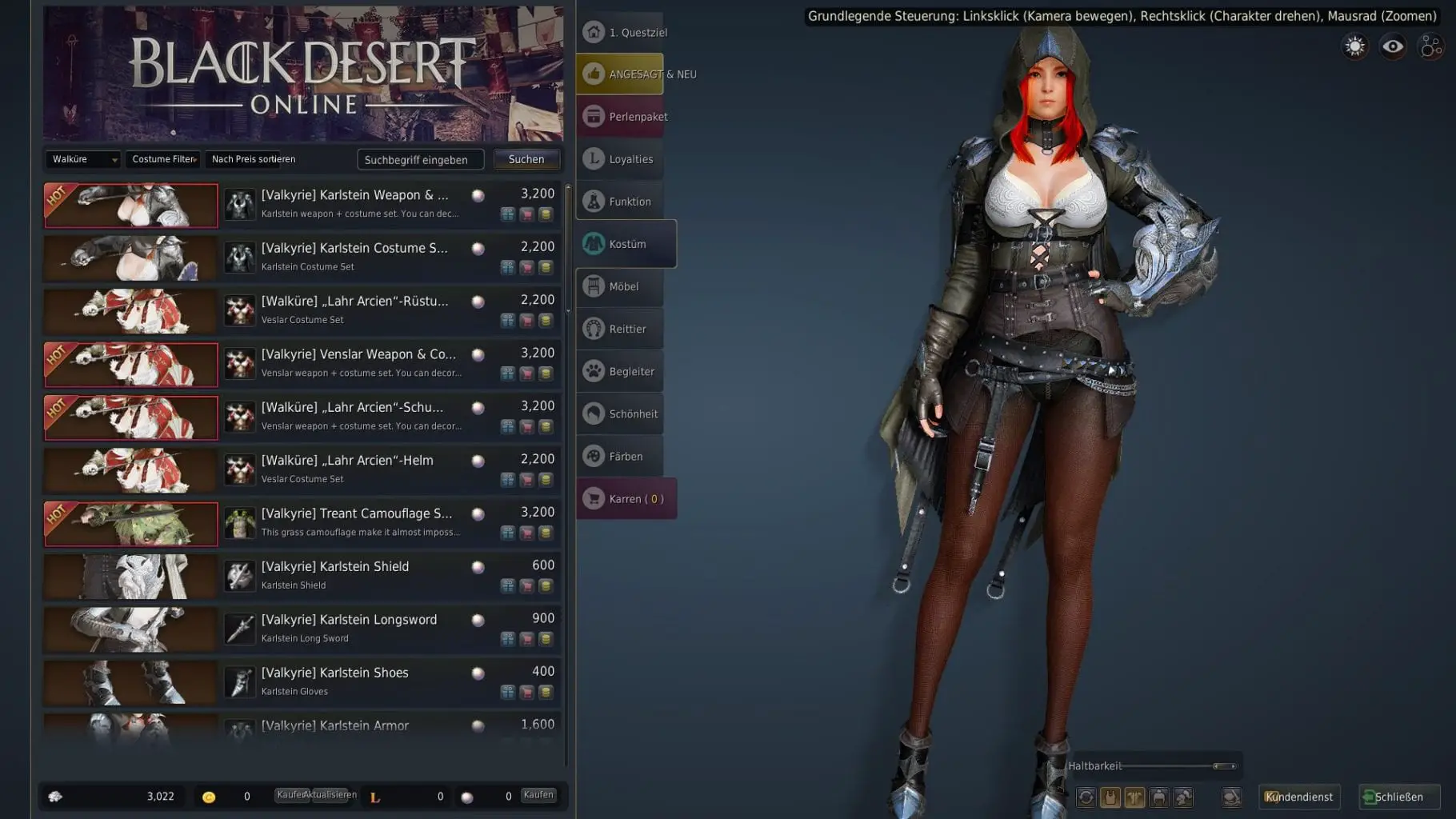Open the Nach Preis sortieren dropdown

[253, 159]
